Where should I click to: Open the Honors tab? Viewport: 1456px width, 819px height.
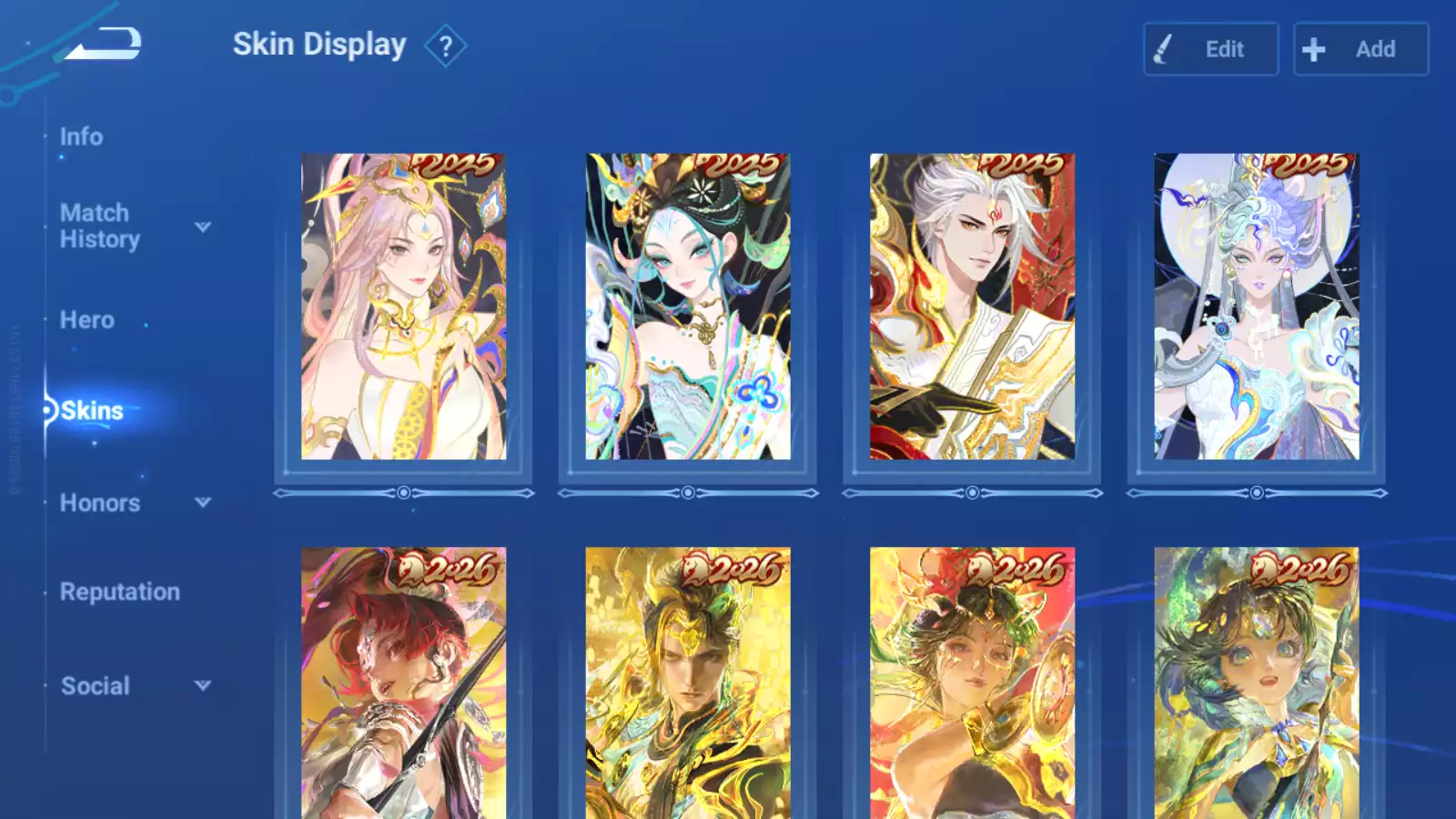click(x=100, y=503)
